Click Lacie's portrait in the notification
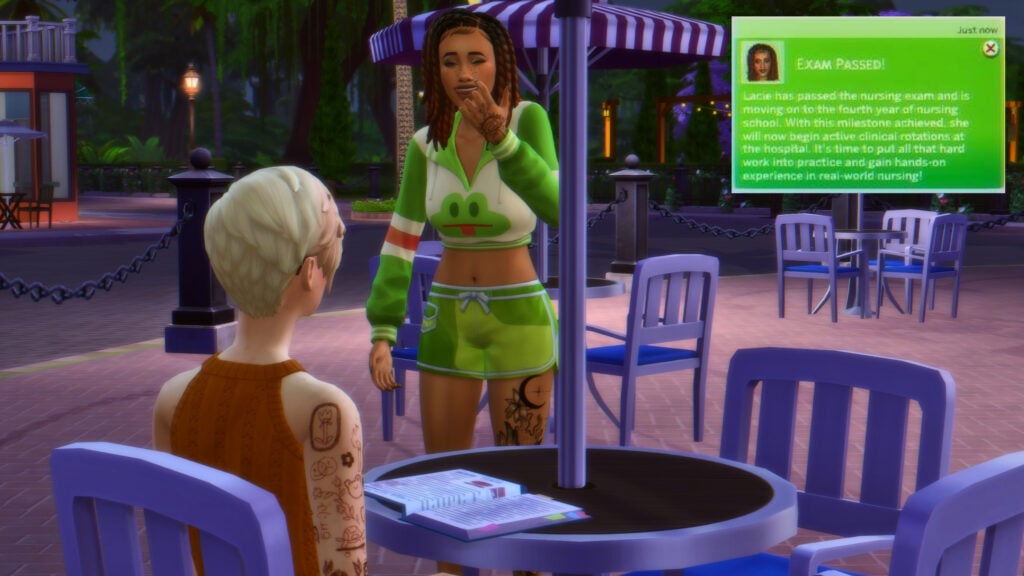 (x=763, y=62)
